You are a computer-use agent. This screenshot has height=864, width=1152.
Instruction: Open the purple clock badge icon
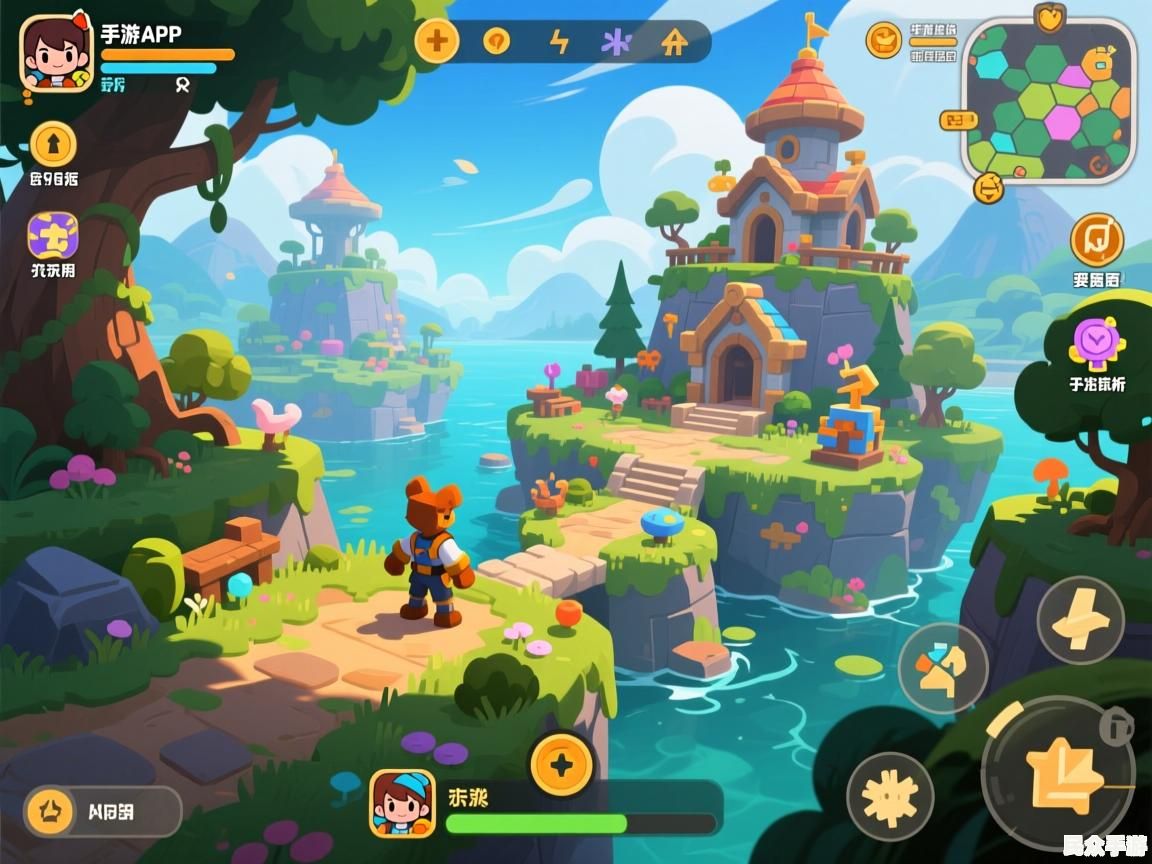click(1097, 342)
